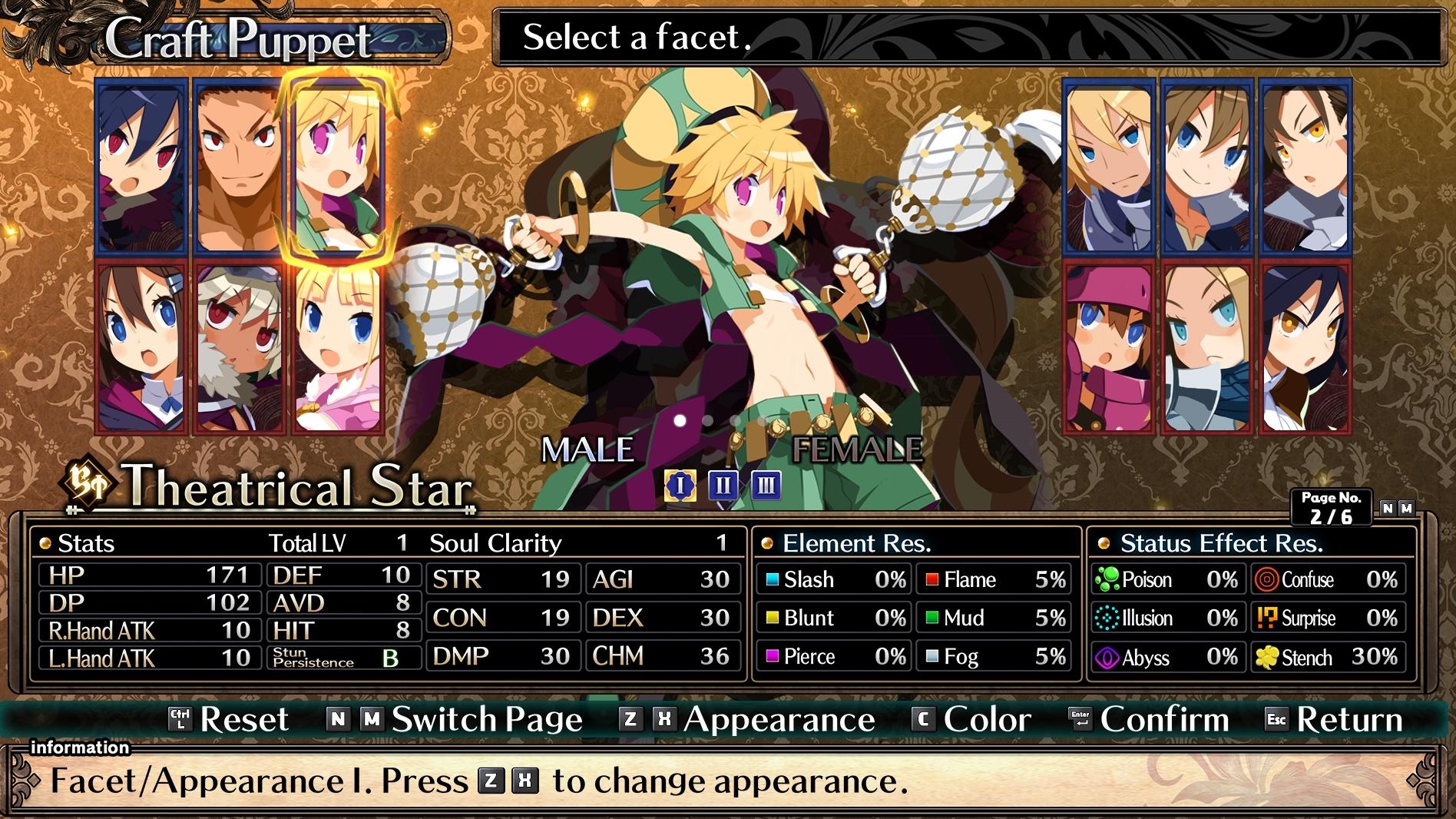1456x819 pixels.
Task: Click the Slash element resistance icon
Action: pos(773,580)
